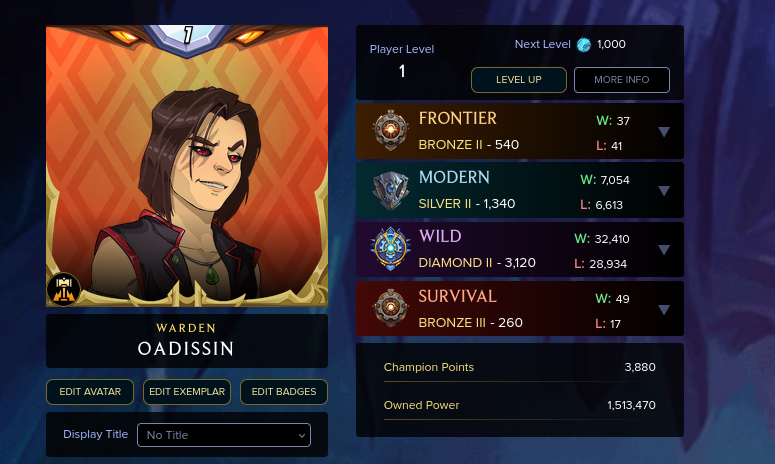Open the Display Title dropdown
Screen dimensions: 775x464
pyautogui.click(x=224, y=435)
